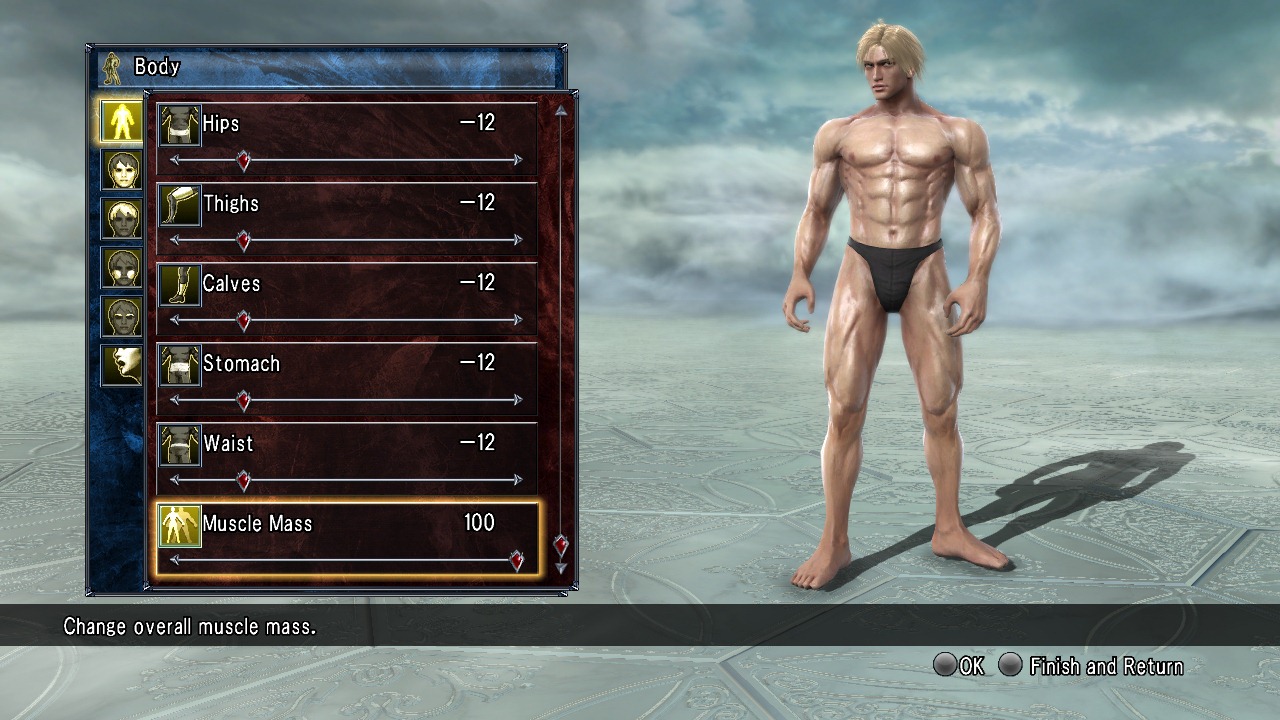Switch to the face category tab
Screen dimensions: 1280x720
(x=123, y=170)
